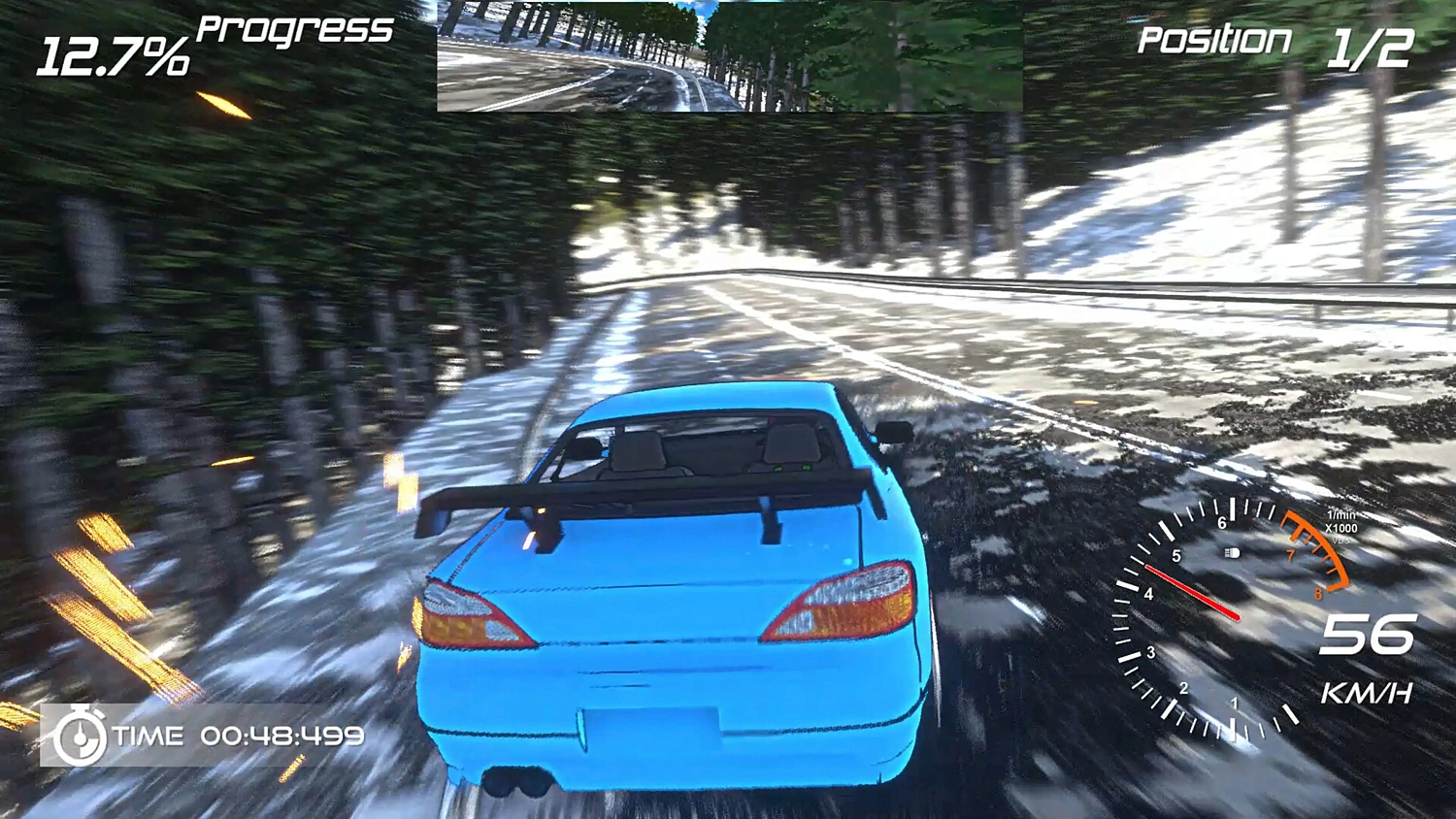Click the number 1 at the tachometer's bottom
The height and width of the screenshot is (819, 1456).
tap(1235, 704)
